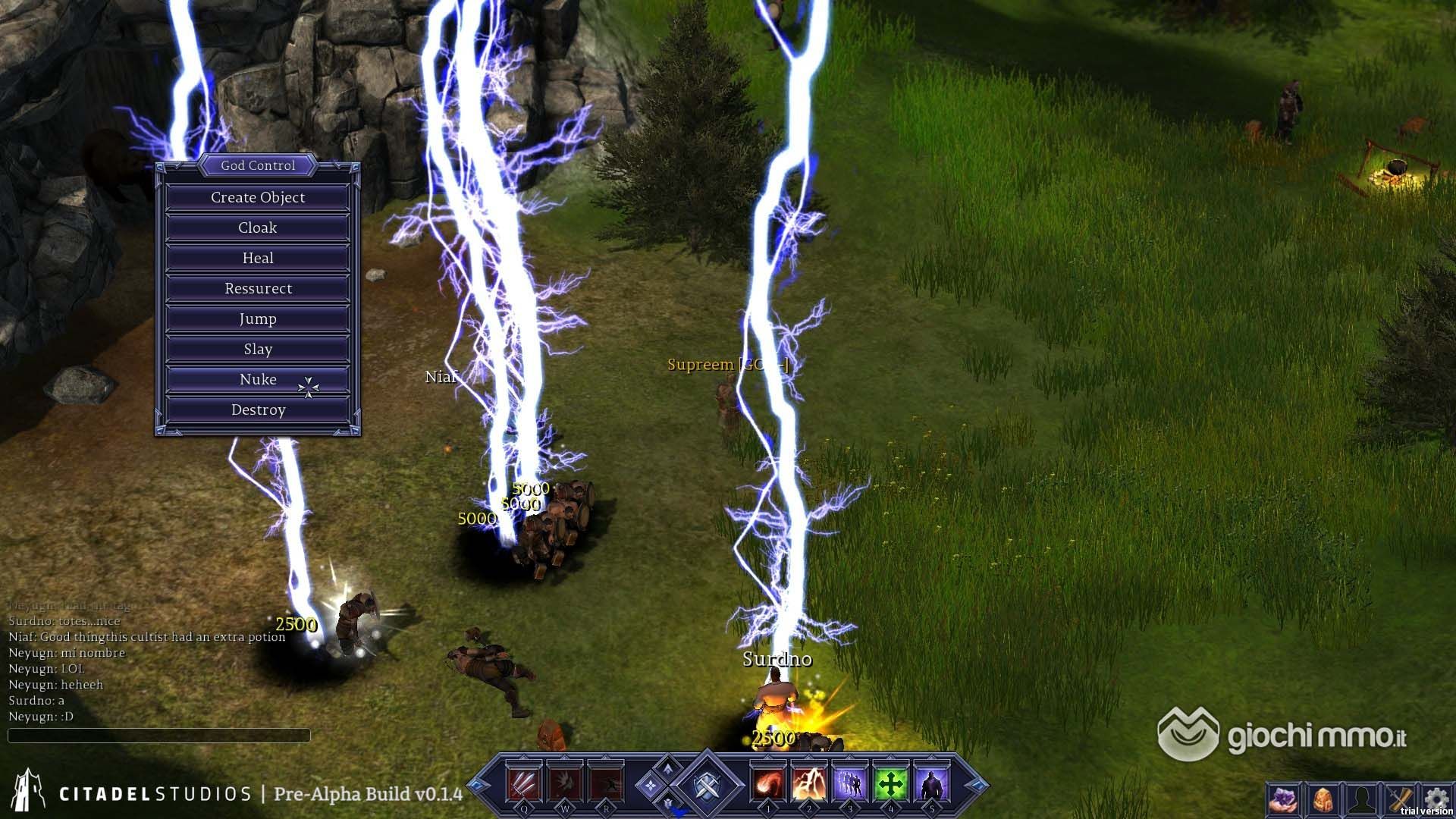Viewport: 1456px width, 819px height.
Task: Click the Ressurect menu entry
Action: (x=258, y=288)
